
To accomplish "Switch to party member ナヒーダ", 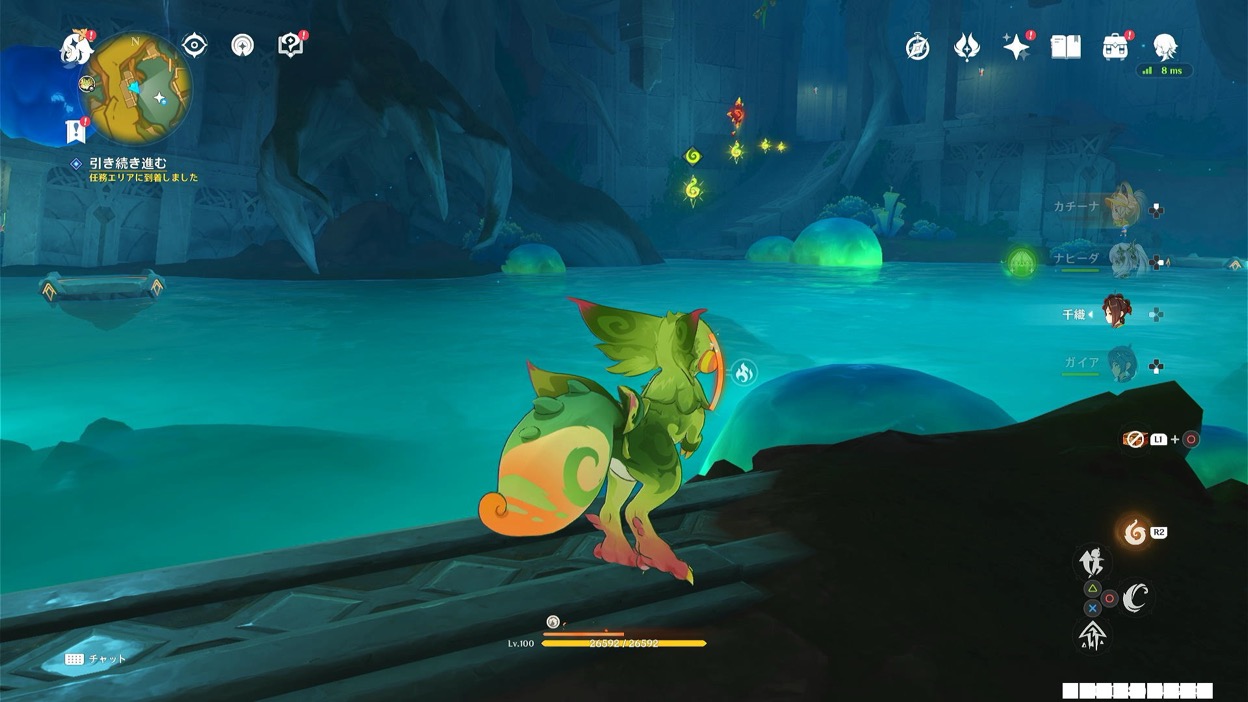I will coord(1126,260).
